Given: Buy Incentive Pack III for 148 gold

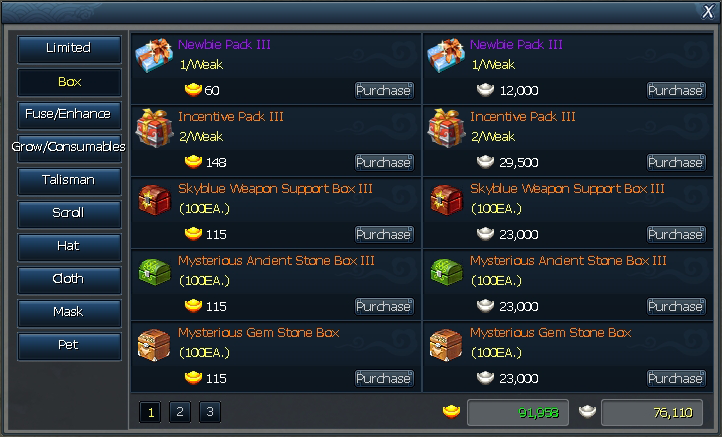Looking at the screenshot, I should (x=384, y=162).
